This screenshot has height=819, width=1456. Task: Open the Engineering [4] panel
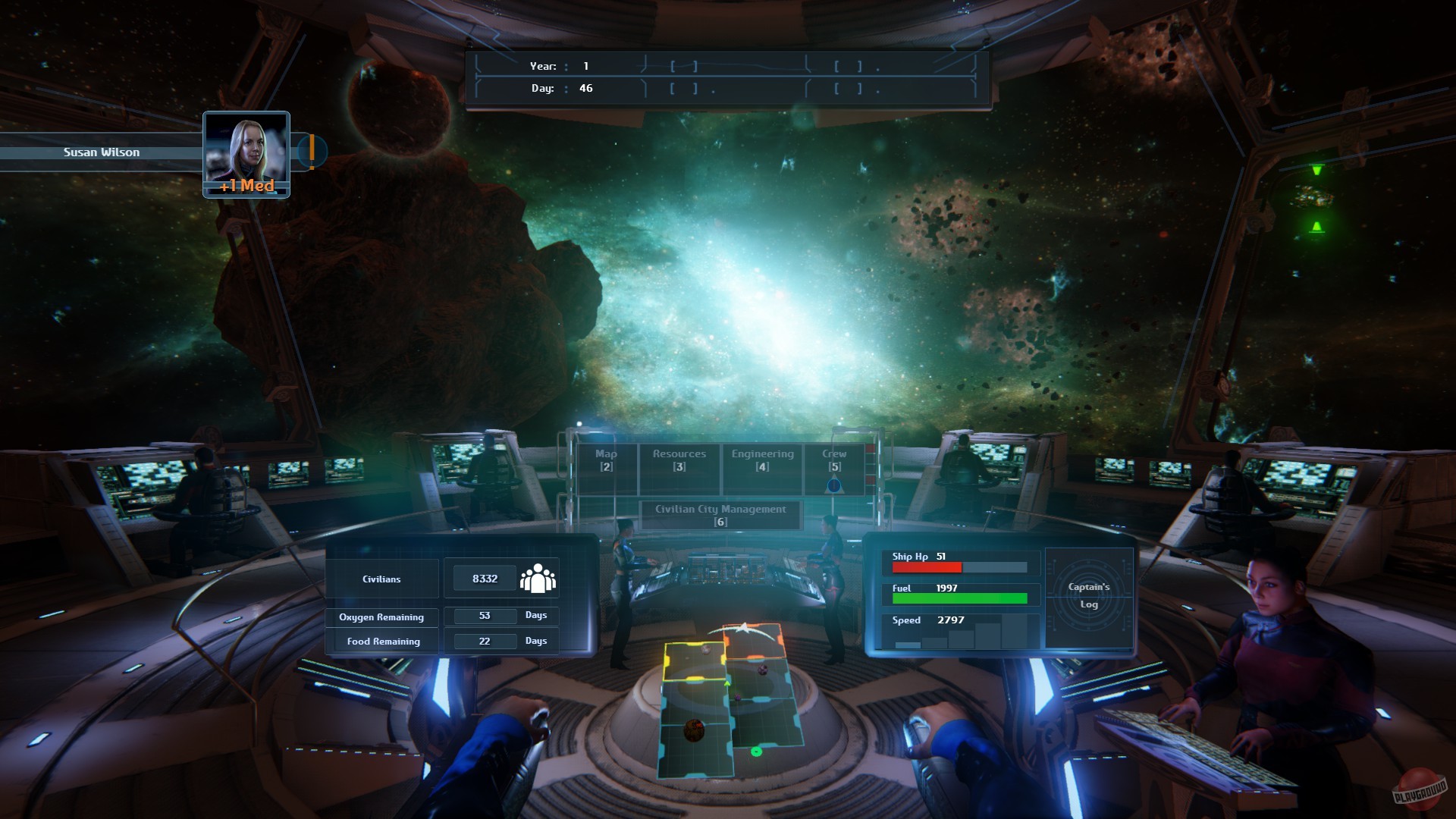pyautogui.click(x=761, y=459)
